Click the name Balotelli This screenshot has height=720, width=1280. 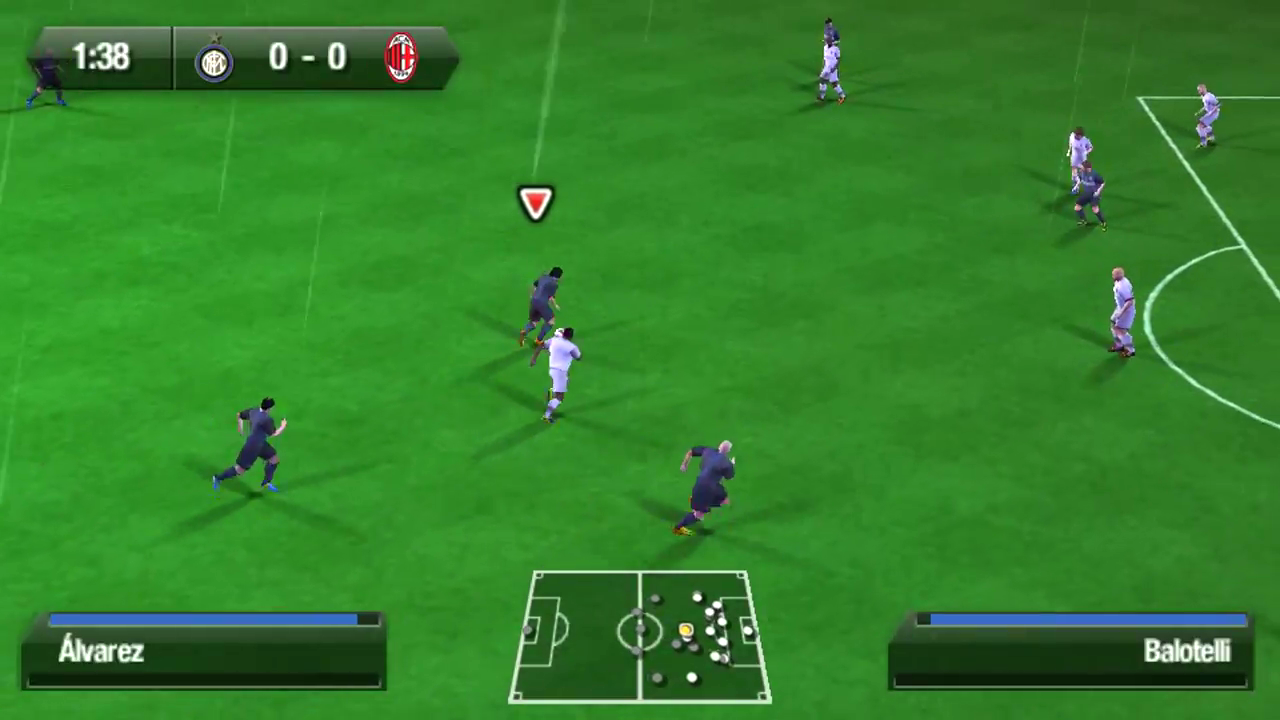click(1186, 651)
